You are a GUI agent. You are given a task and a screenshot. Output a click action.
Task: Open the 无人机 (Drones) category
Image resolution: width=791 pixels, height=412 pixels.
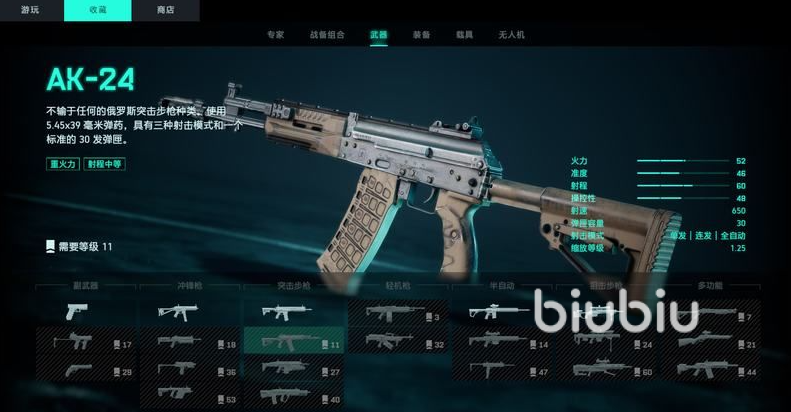(x=510, y=34)
